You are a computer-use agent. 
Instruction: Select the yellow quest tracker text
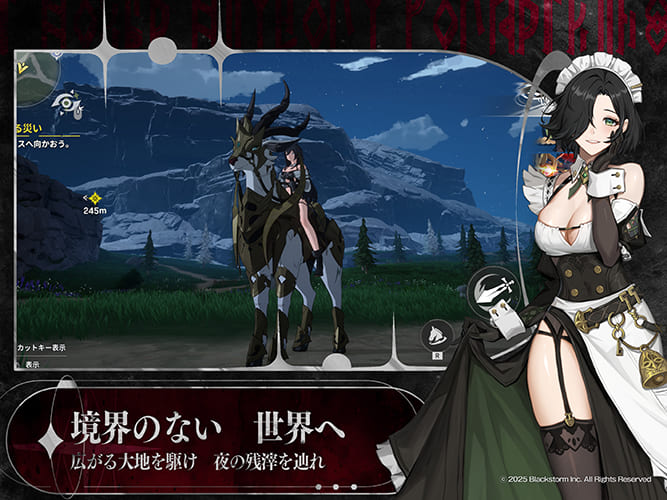(x=27, y=129)
